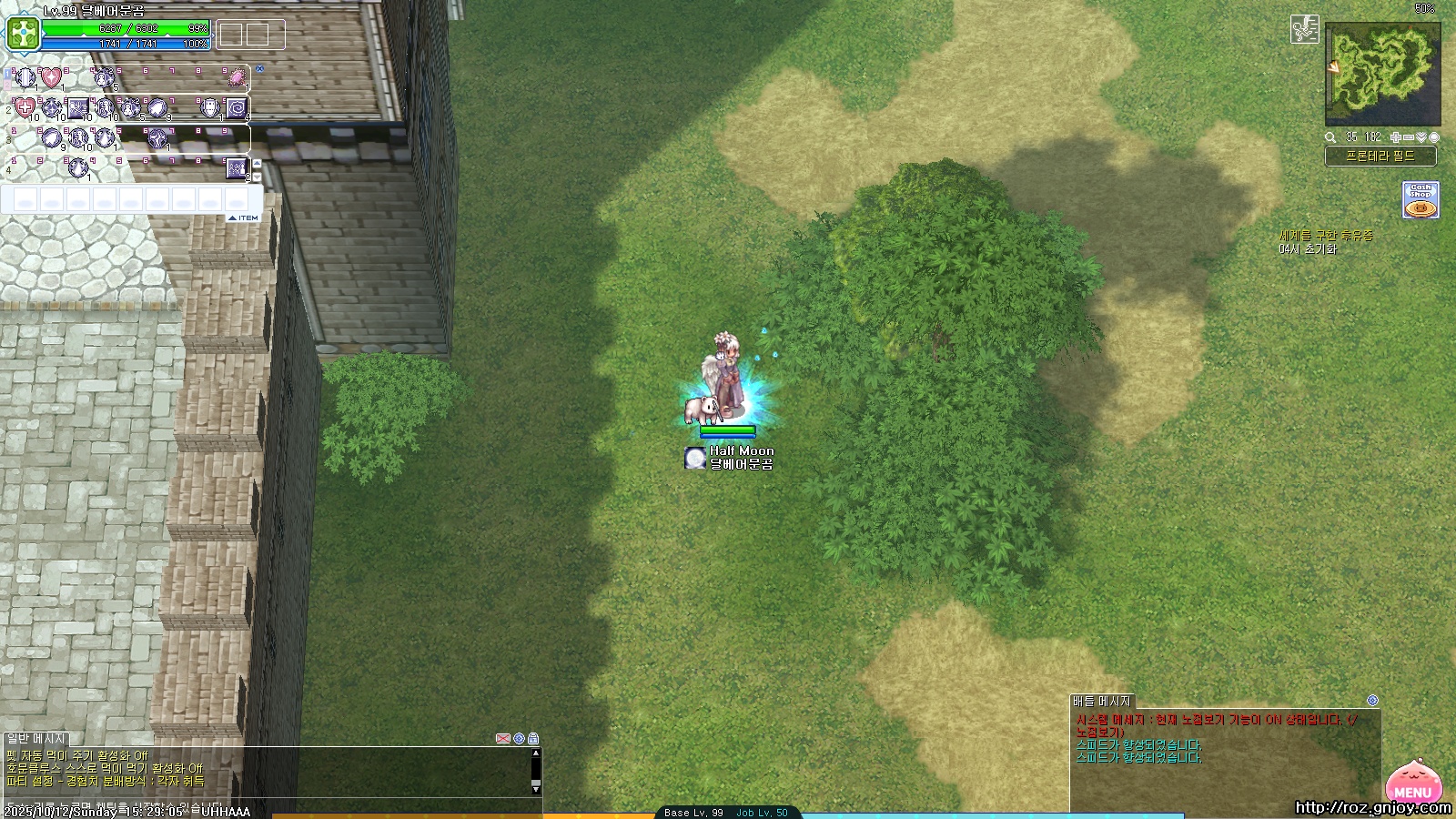Click the Half Moon guild emblem
The width and height of the screenshot is (1456, 819).
[695, 458]
